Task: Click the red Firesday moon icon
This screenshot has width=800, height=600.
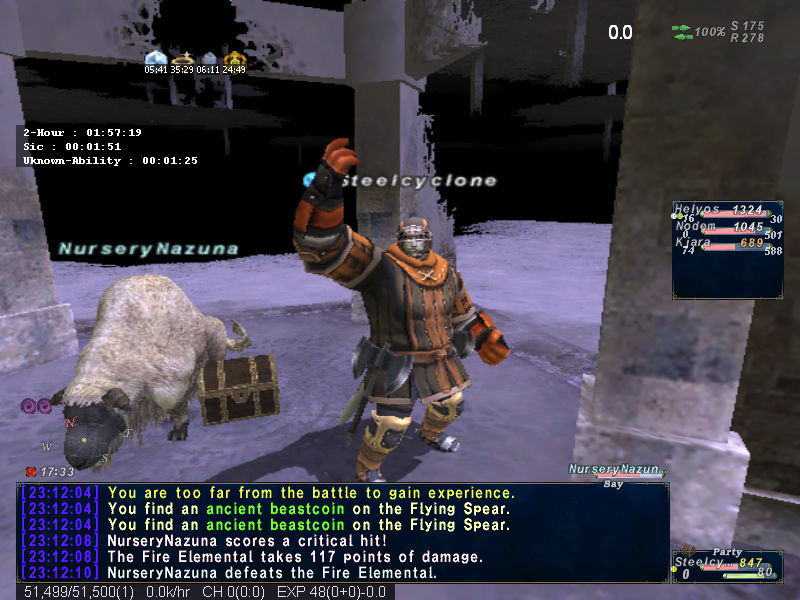Action: [31, 471]
